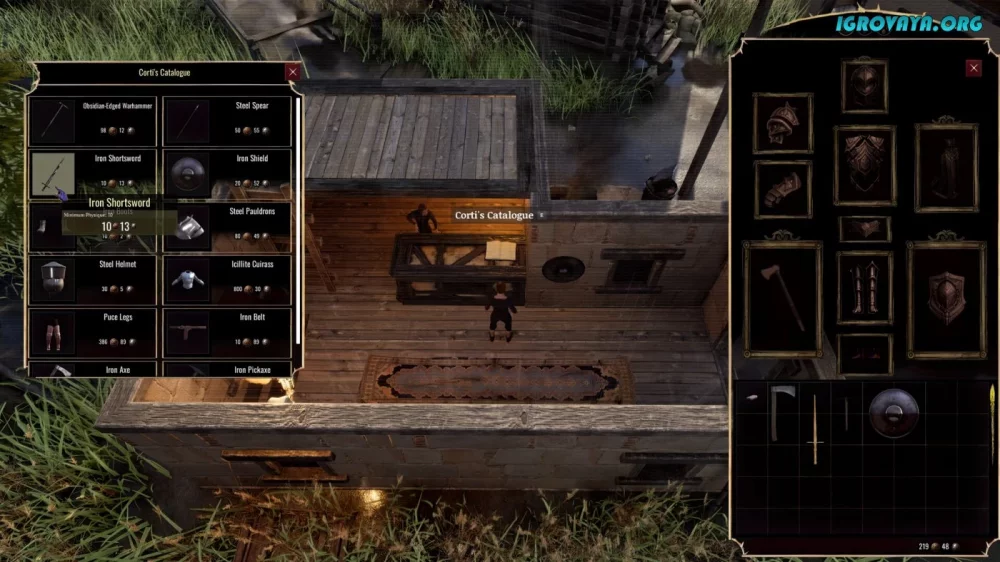Close the character equipment panel
This screenshot has width=1000, height=562.
tap(973, 68)
